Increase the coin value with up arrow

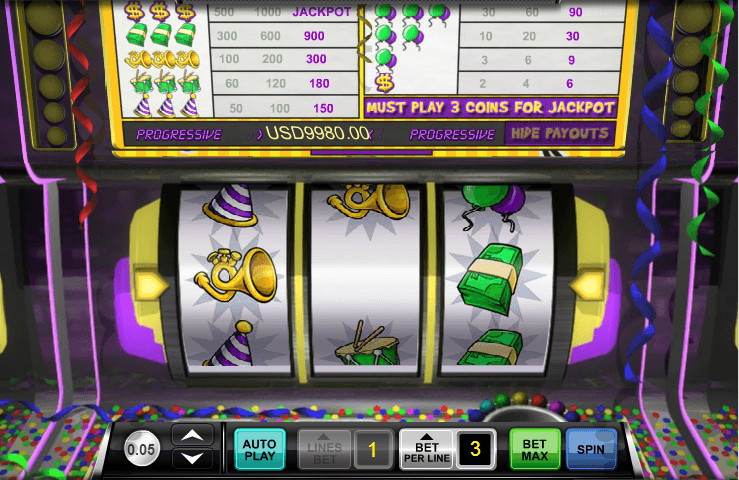[194, 435]
